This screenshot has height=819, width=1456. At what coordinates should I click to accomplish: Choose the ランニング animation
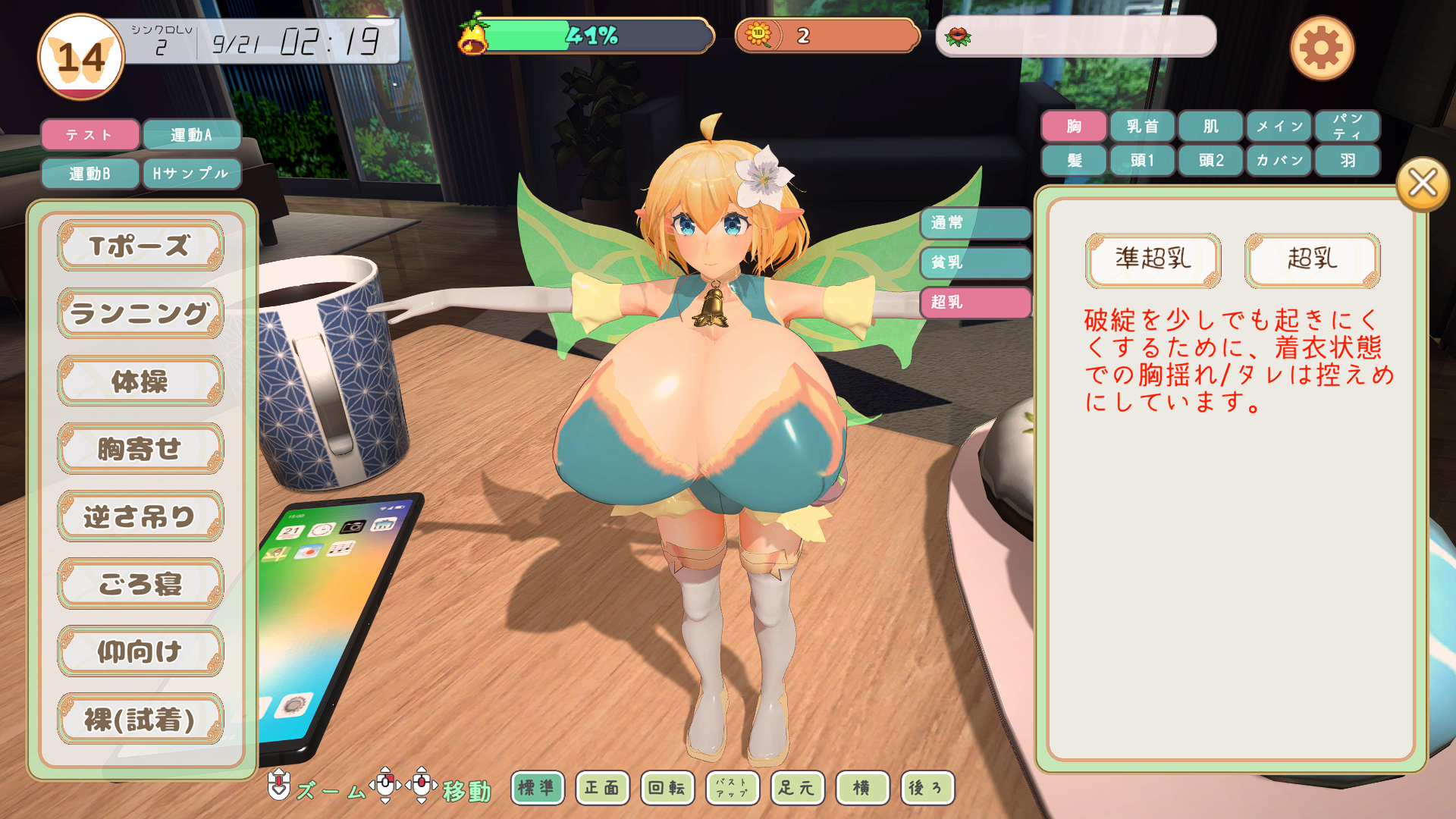[x=140, y=313]
